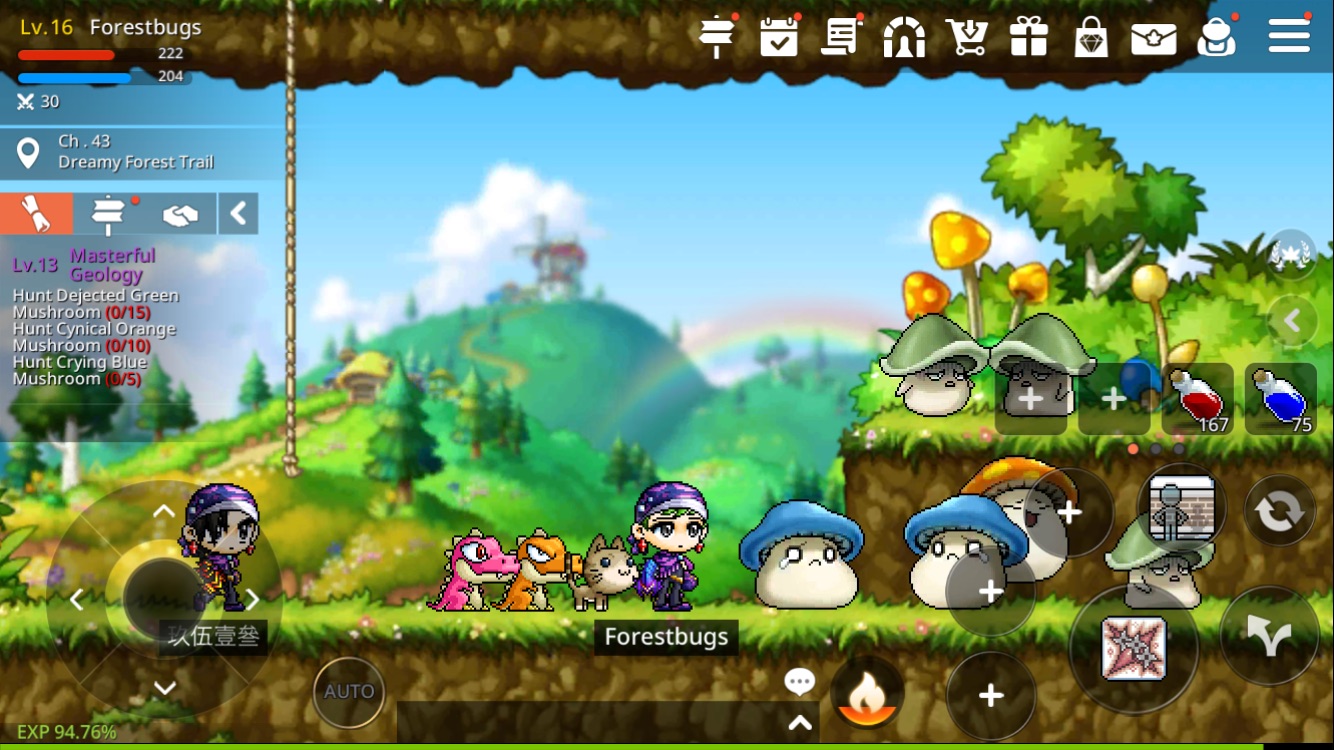Open the hamburger main menu

coord(1288,35)
